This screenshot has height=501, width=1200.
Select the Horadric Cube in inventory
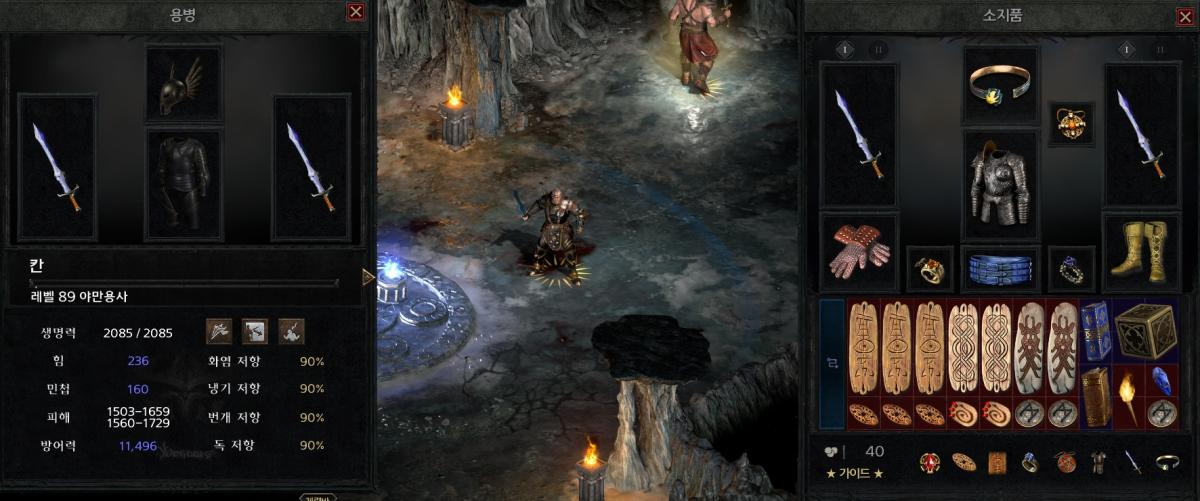(1146, 331)
